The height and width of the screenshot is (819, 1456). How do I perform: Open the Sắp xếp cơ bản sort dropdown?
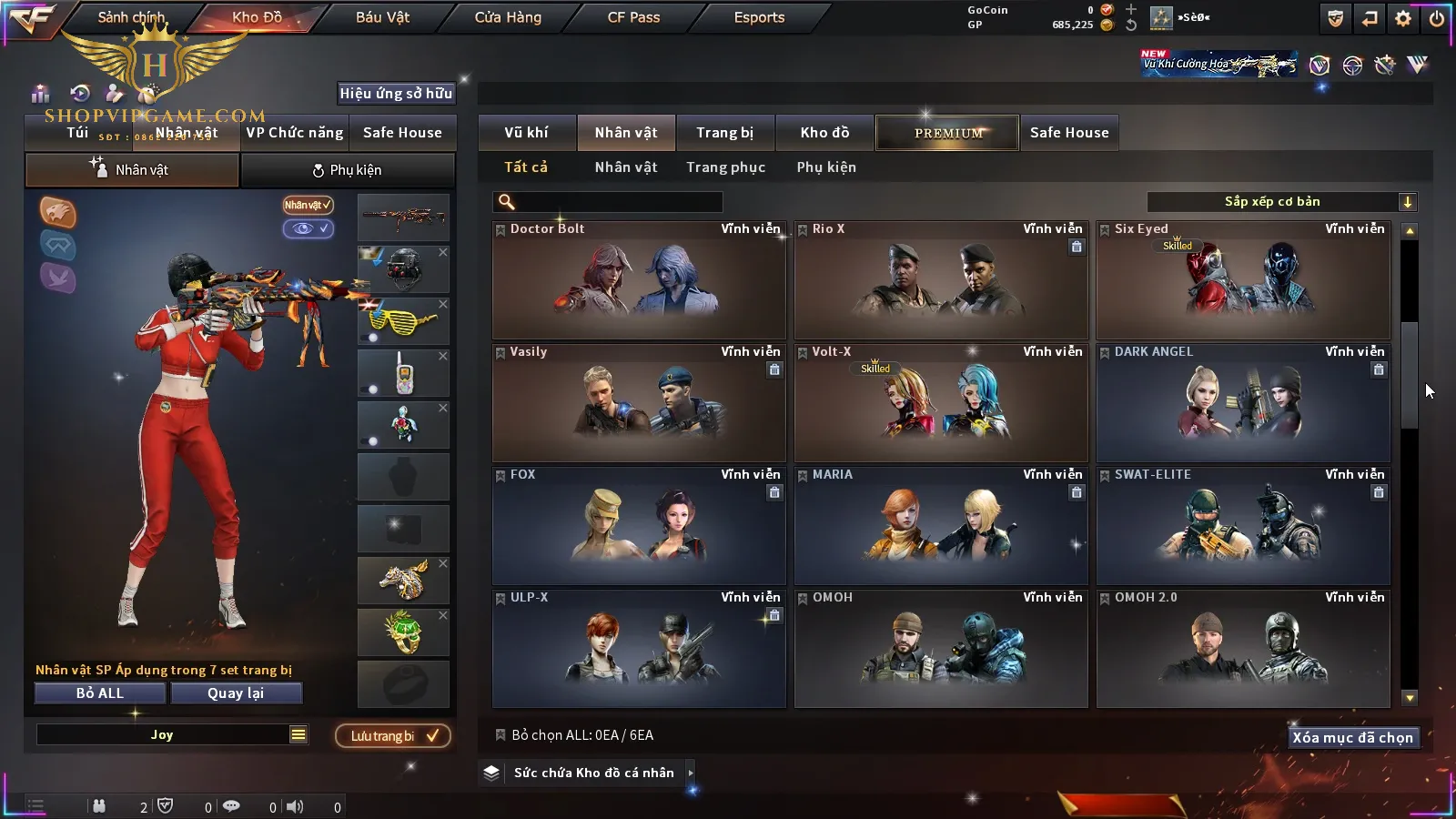click(1281, 202)
